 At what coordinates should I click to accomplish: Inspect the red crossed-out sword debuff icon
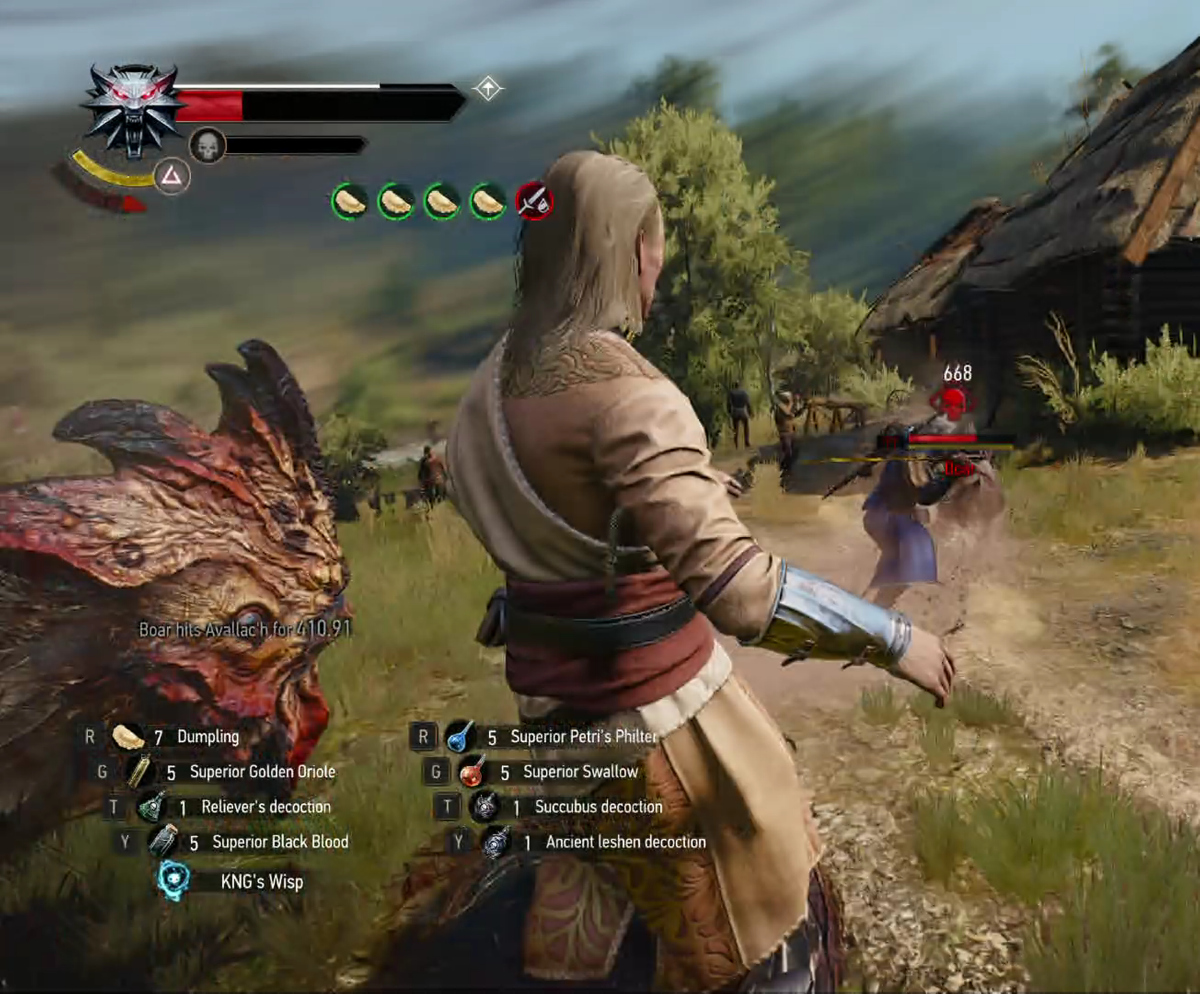[x=534, y=202]
